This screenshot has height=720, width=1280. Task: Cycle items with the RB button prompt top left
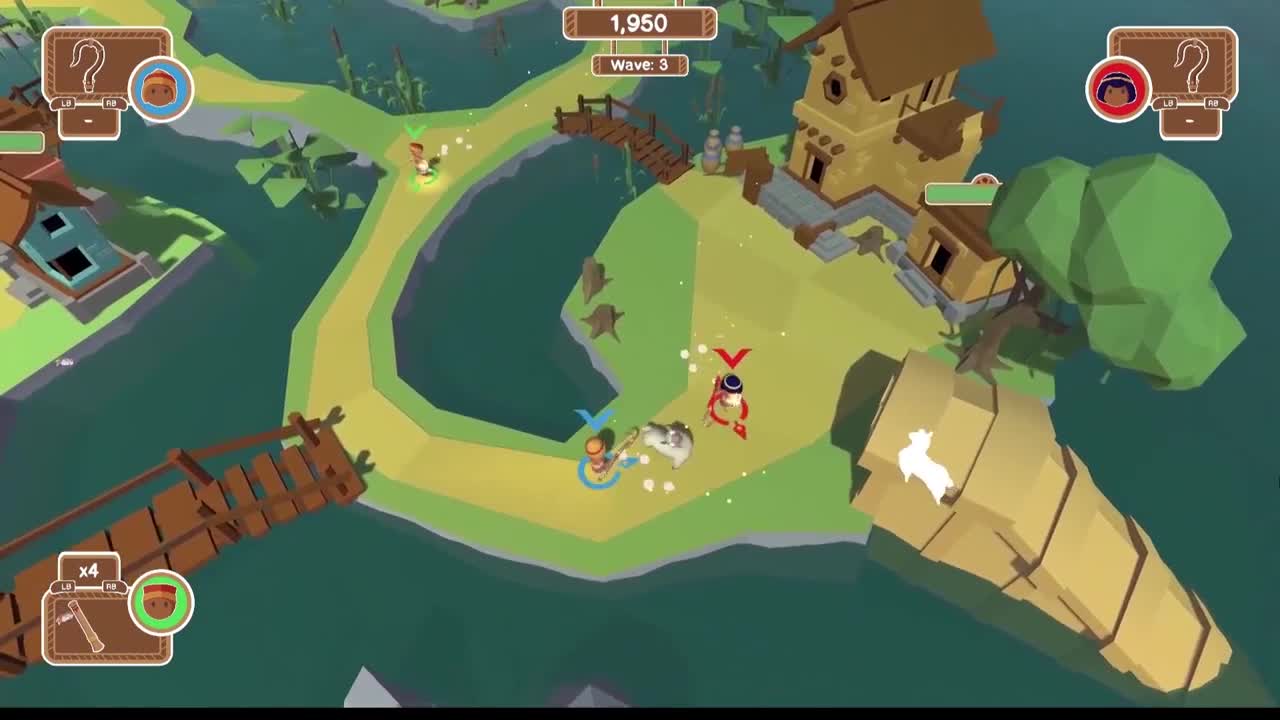pos(112,103)
